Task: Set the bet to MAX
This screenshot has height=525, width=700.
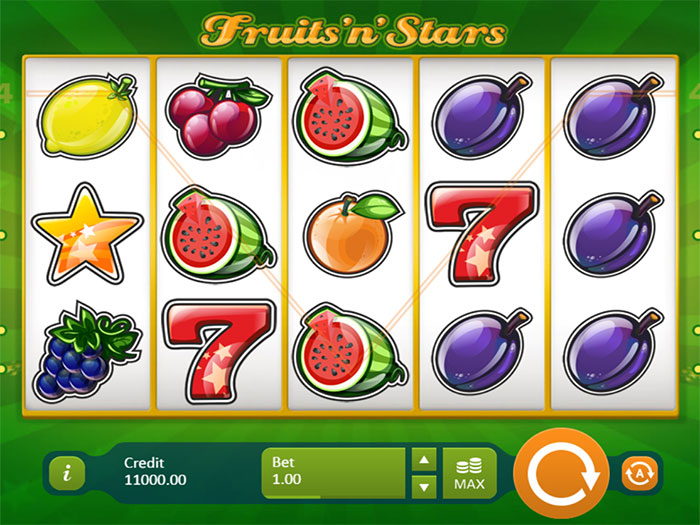Action: click(469, 473)
